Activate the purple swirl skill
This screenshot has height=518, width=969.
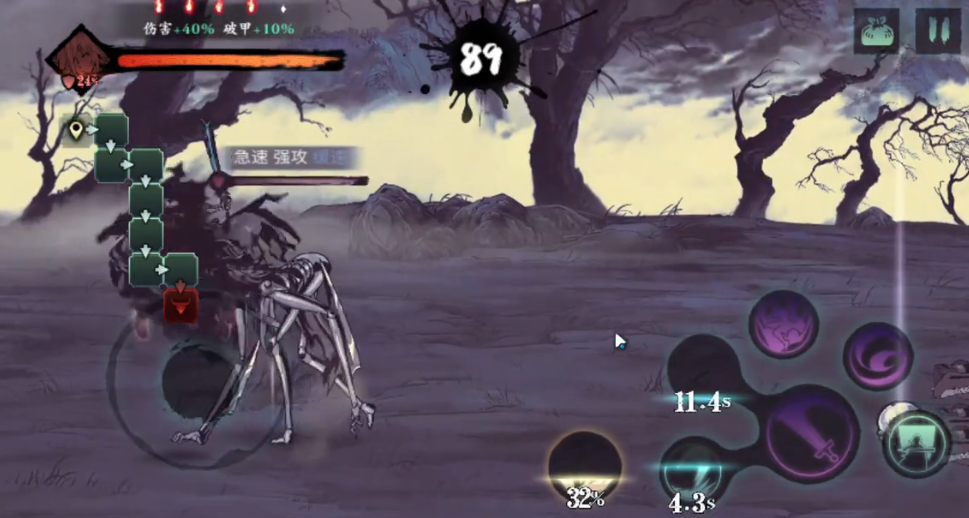point(877,355)
